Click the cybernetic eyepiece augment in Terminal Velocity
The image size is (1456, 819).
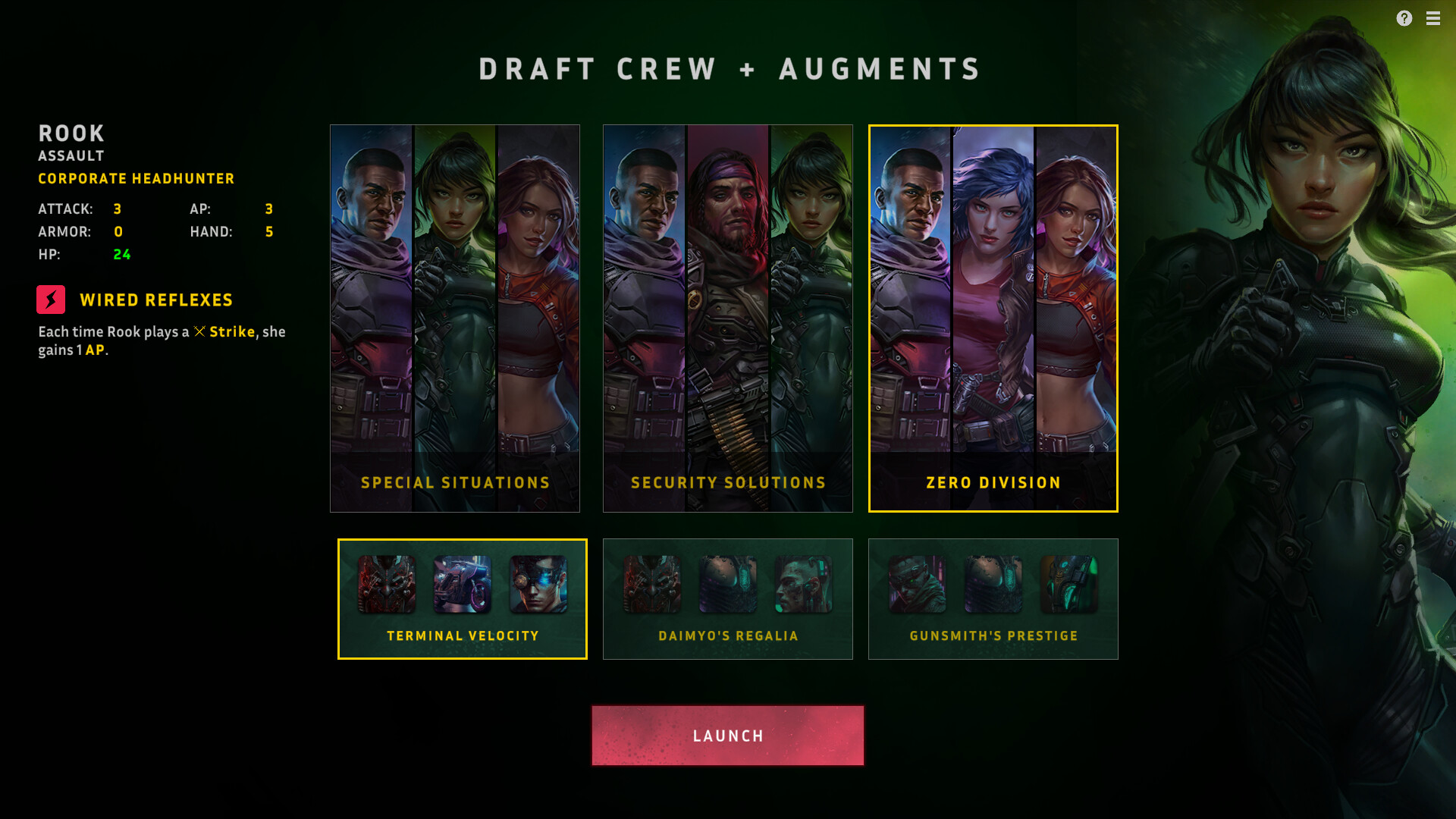tap(538, 584)
